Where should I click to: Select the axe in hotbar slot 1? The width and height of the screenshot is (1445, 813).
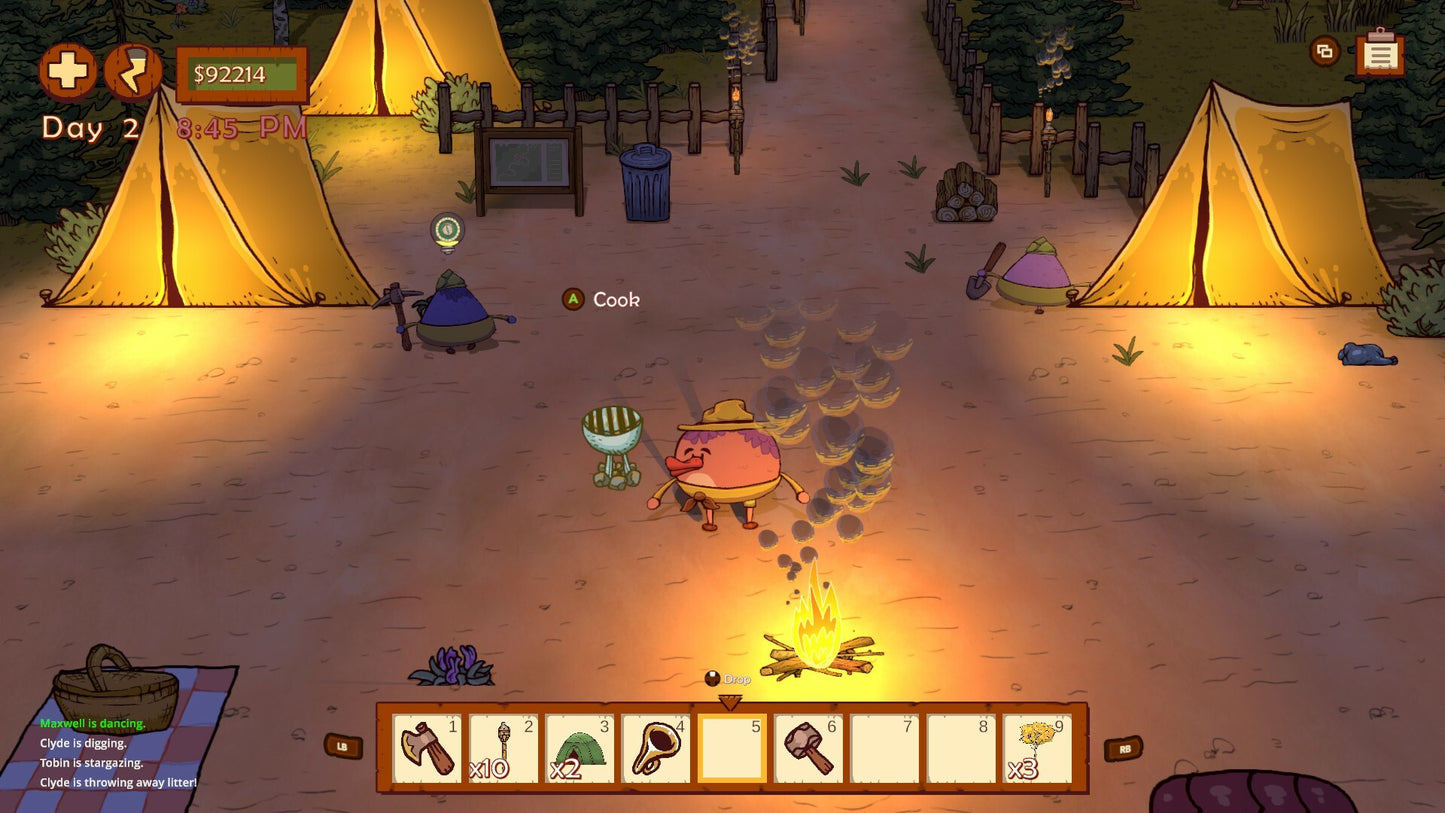427,748
